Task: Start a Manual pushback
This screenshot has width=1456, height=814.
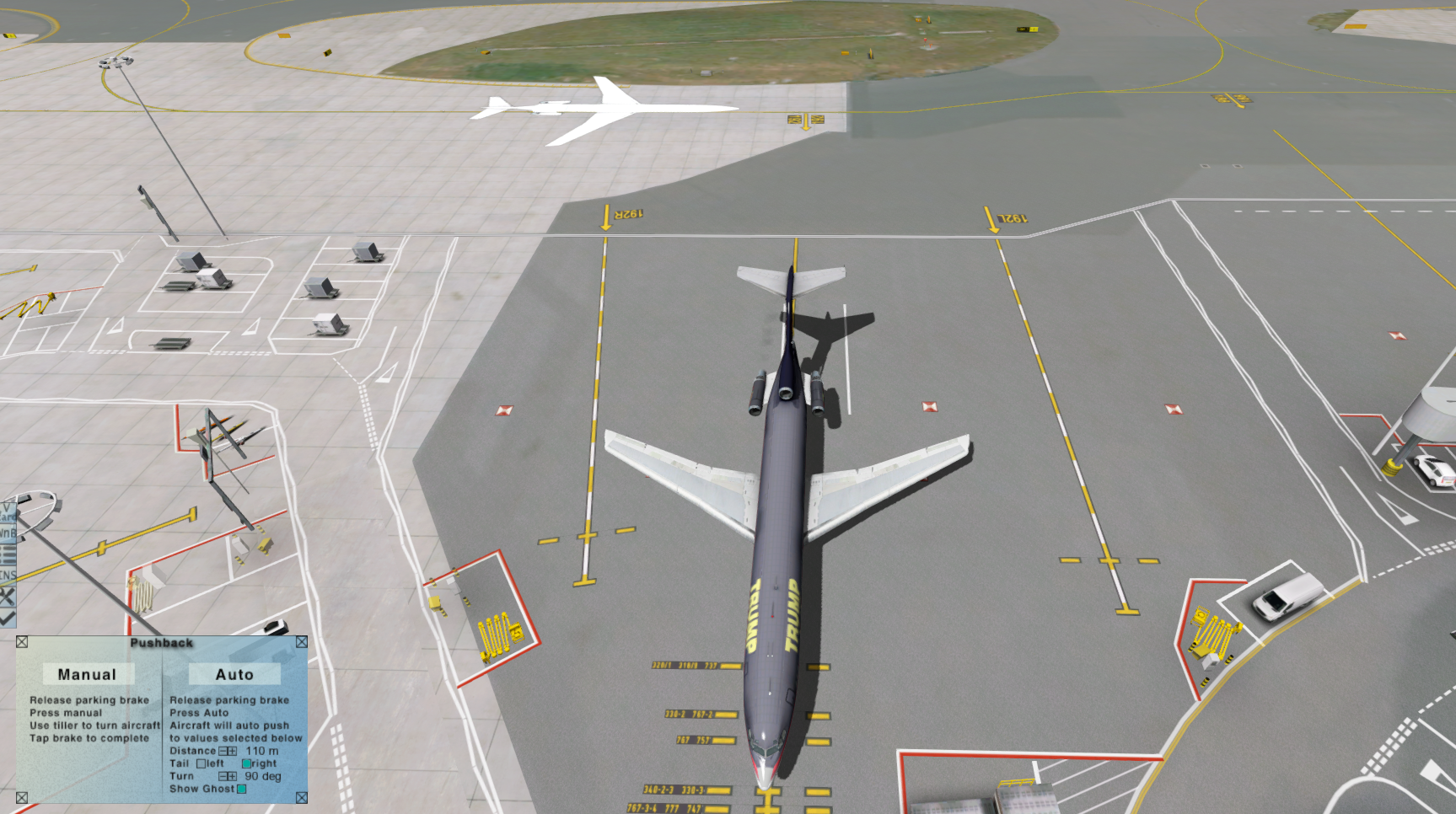Action: coord(88,674)
